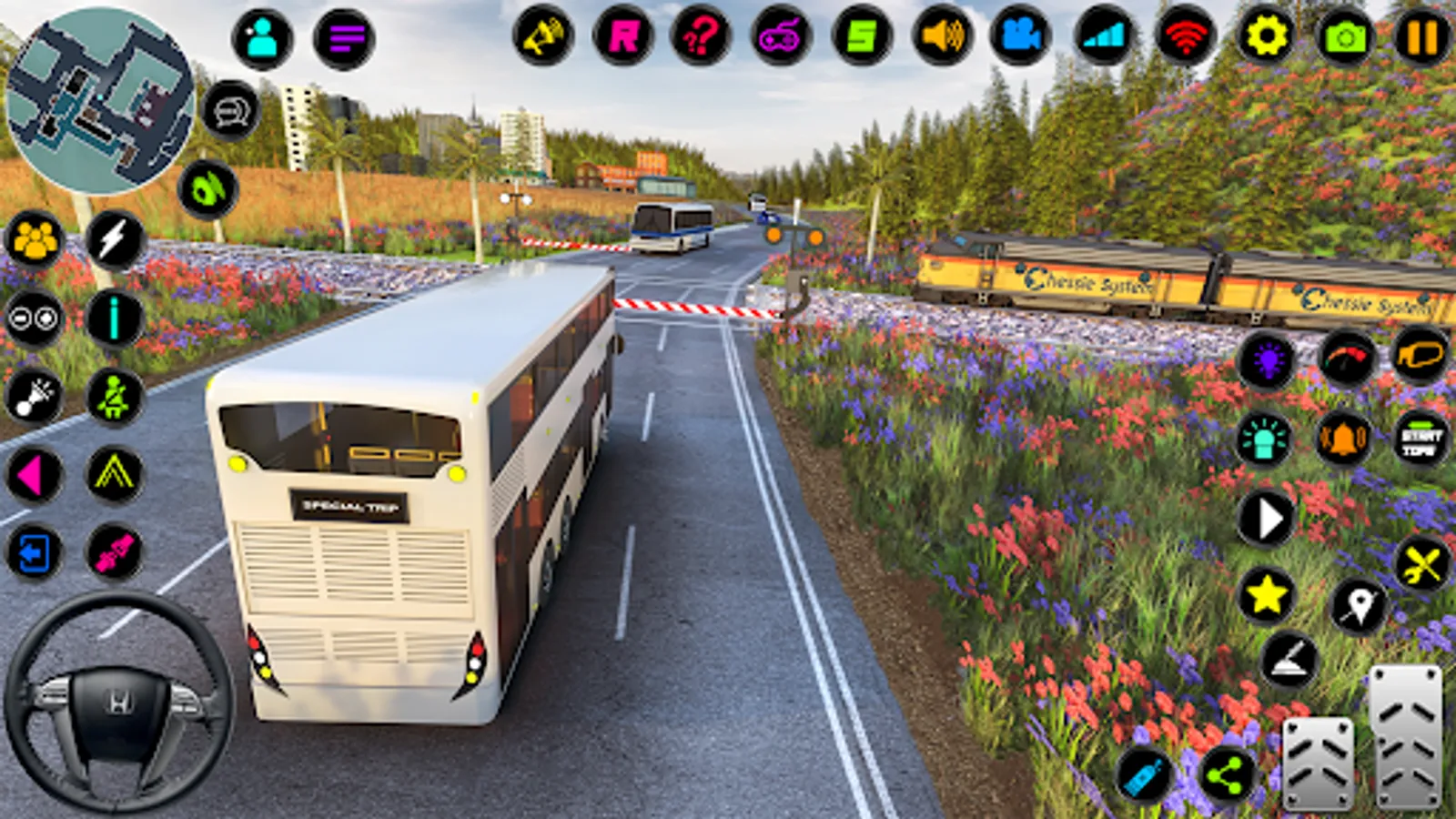Open the chat bubbles icon
The width and height of the screenshot is (1456, 819).
(230, 111)
